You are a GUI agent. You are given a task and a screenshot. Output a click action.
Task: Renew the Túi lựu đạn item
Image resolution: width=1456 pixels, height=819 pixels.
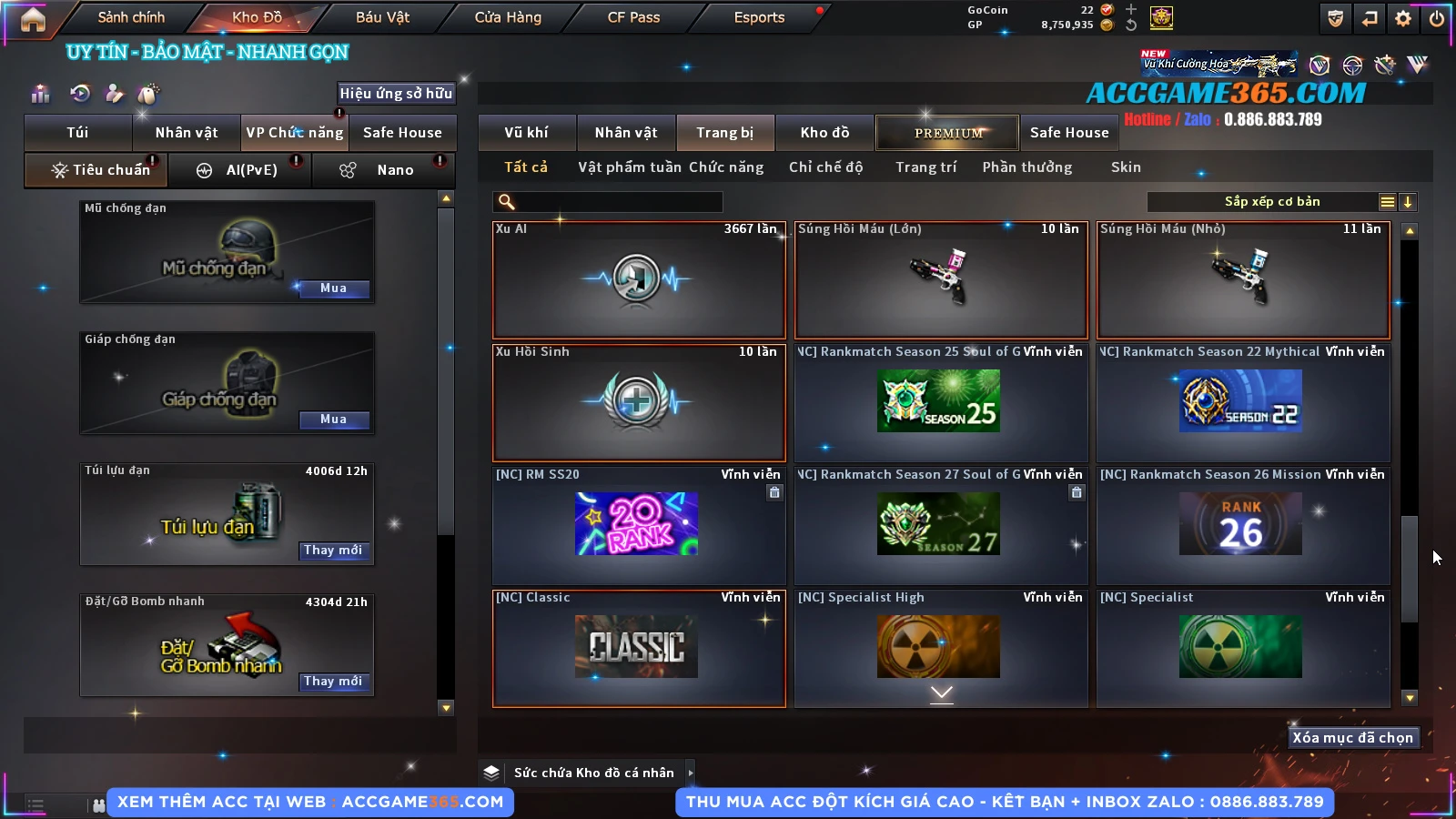pyautogui.click(x=333, y=551)
